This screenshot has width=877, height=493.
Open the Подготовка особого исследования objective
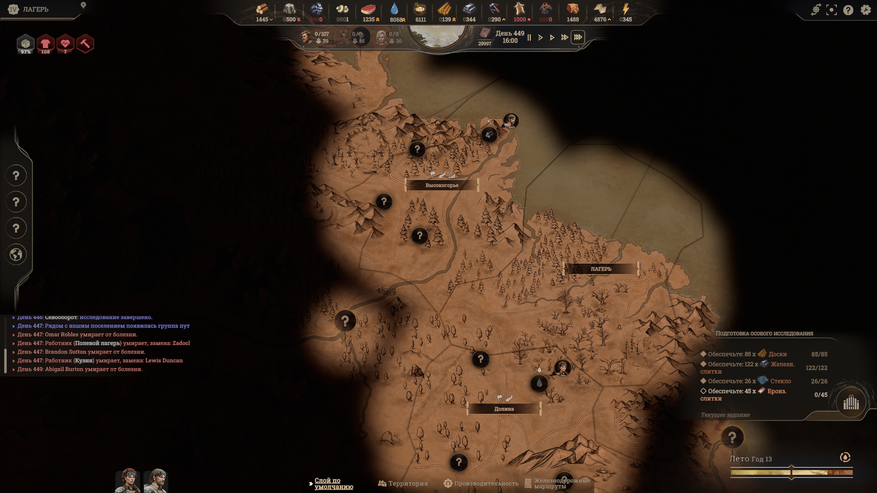(x=764, y=333)
